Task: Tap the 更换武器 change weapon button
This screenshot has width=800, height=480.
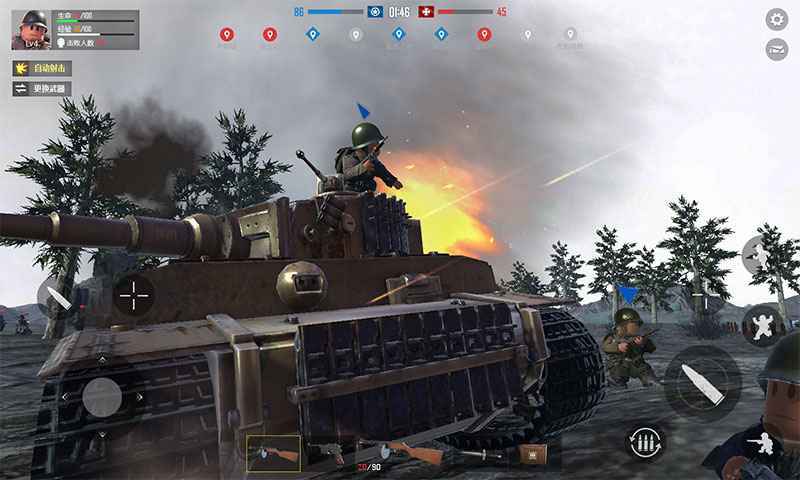Action: [x=41, y=89]
